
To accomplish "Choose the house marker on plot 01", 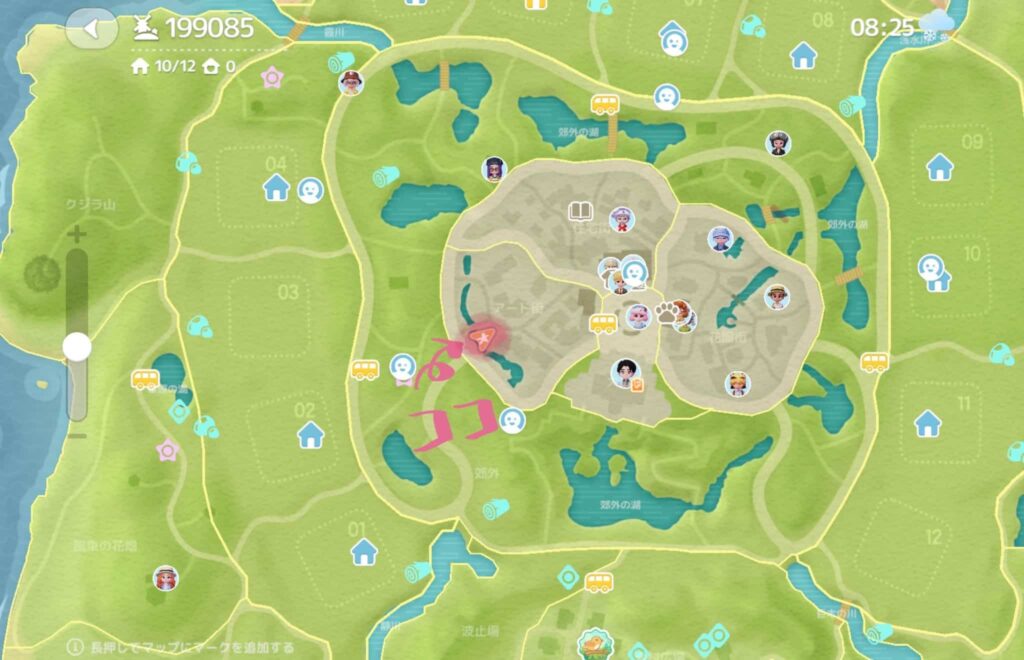I will (x=364, y=550).
